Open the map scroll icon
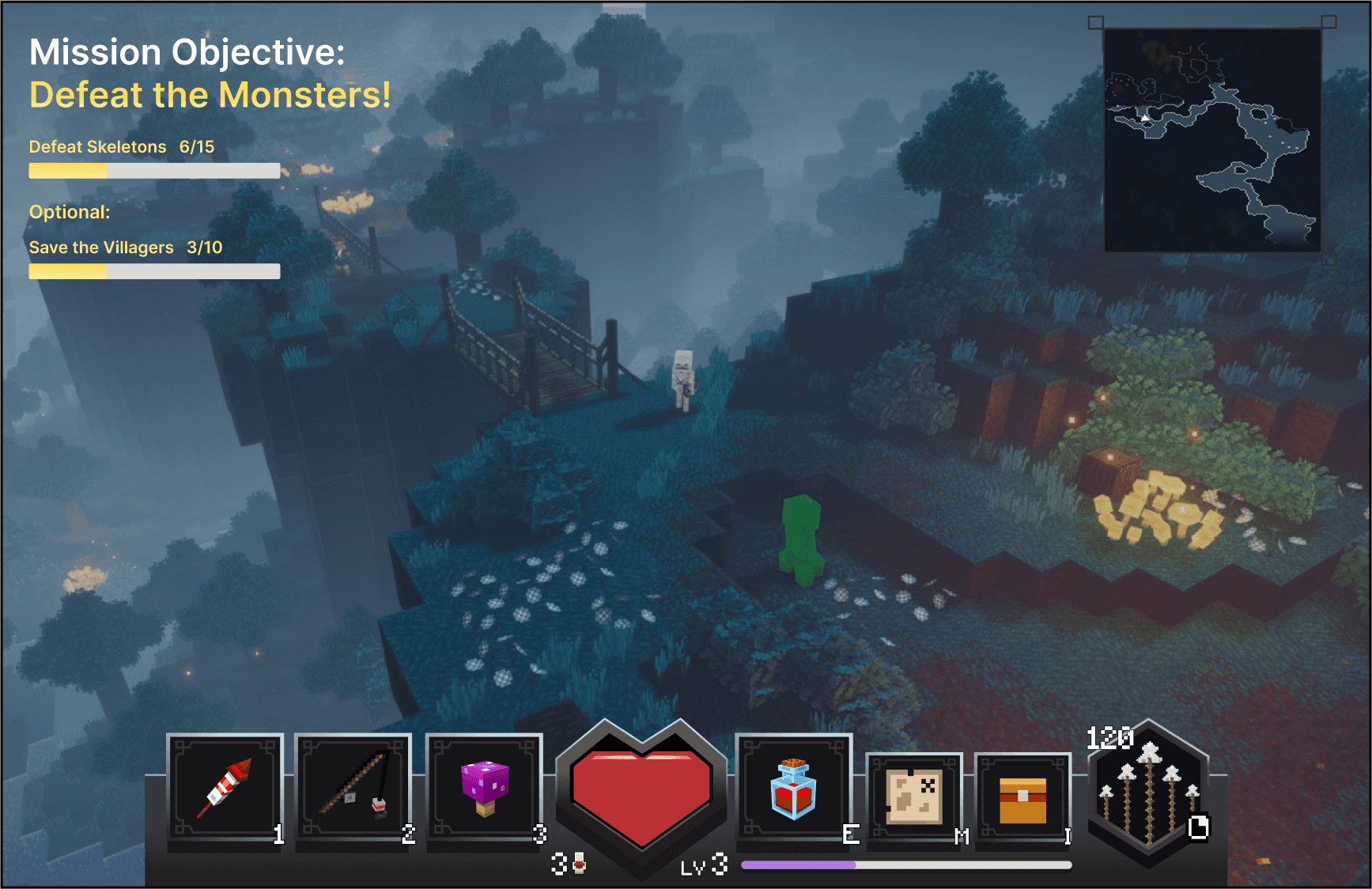 (x=914, y=797)
